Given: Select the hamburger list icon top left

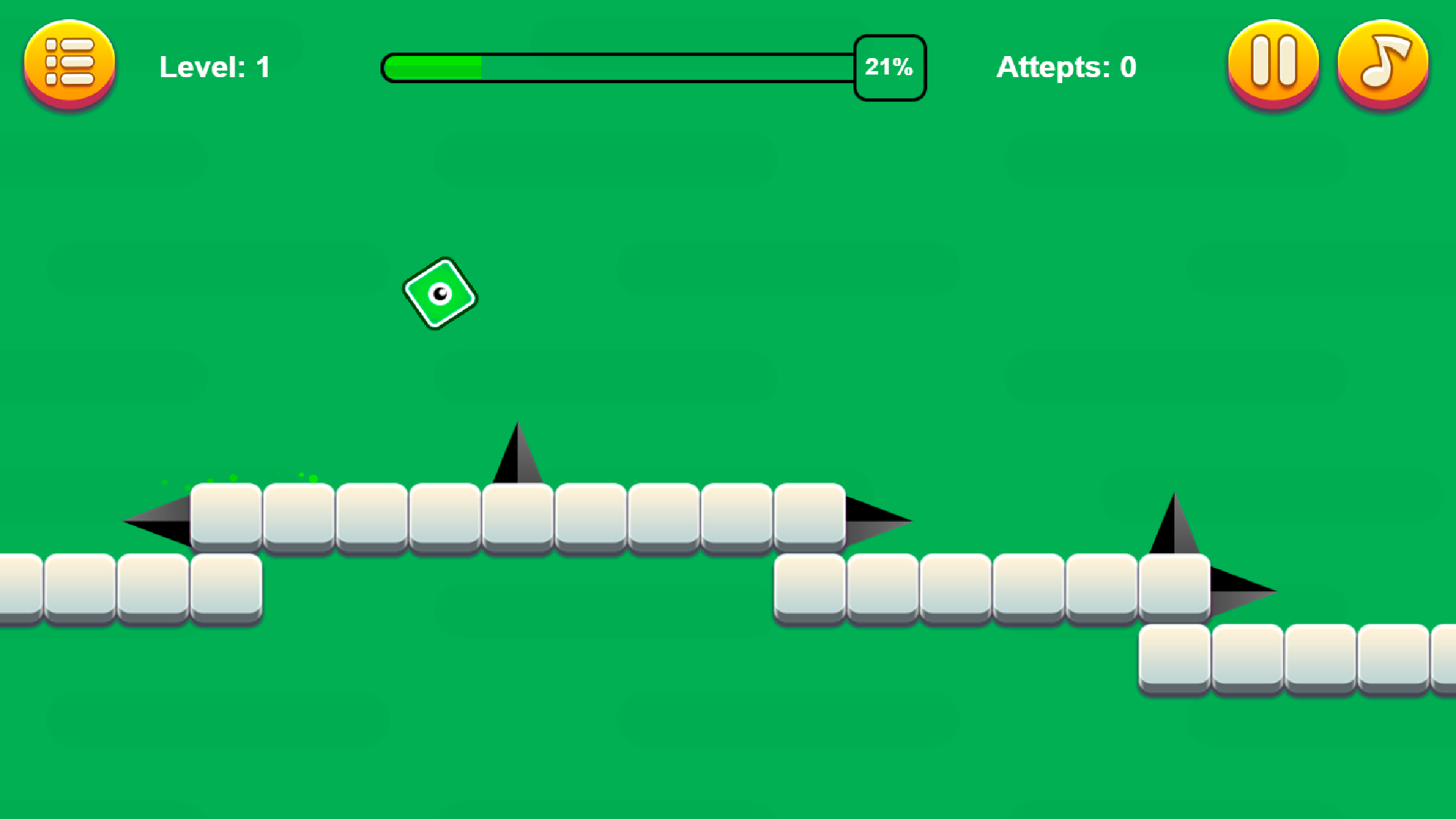Looking at the screenshot, I should 69,63.
